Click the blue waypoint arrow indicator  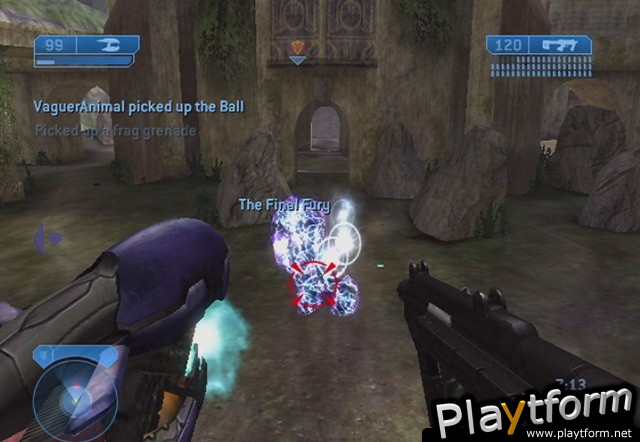tap(47, 238)
